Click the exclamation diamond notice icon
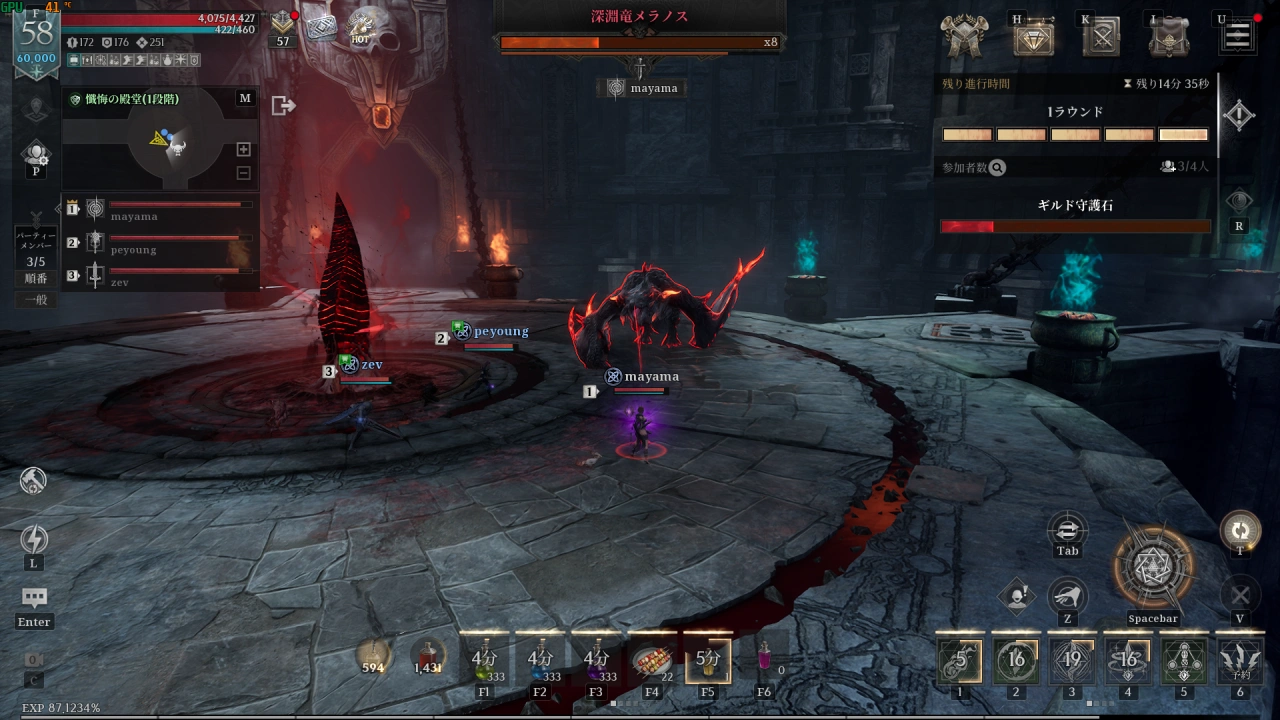This screenshot has height=720, width=1280. (x=1016, y=597)
